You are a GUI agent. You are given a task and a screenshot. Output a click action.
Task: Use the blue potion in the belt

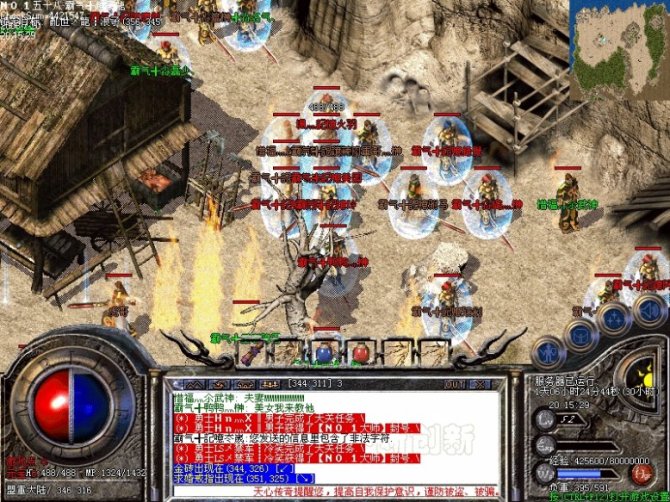coord(323,352)
